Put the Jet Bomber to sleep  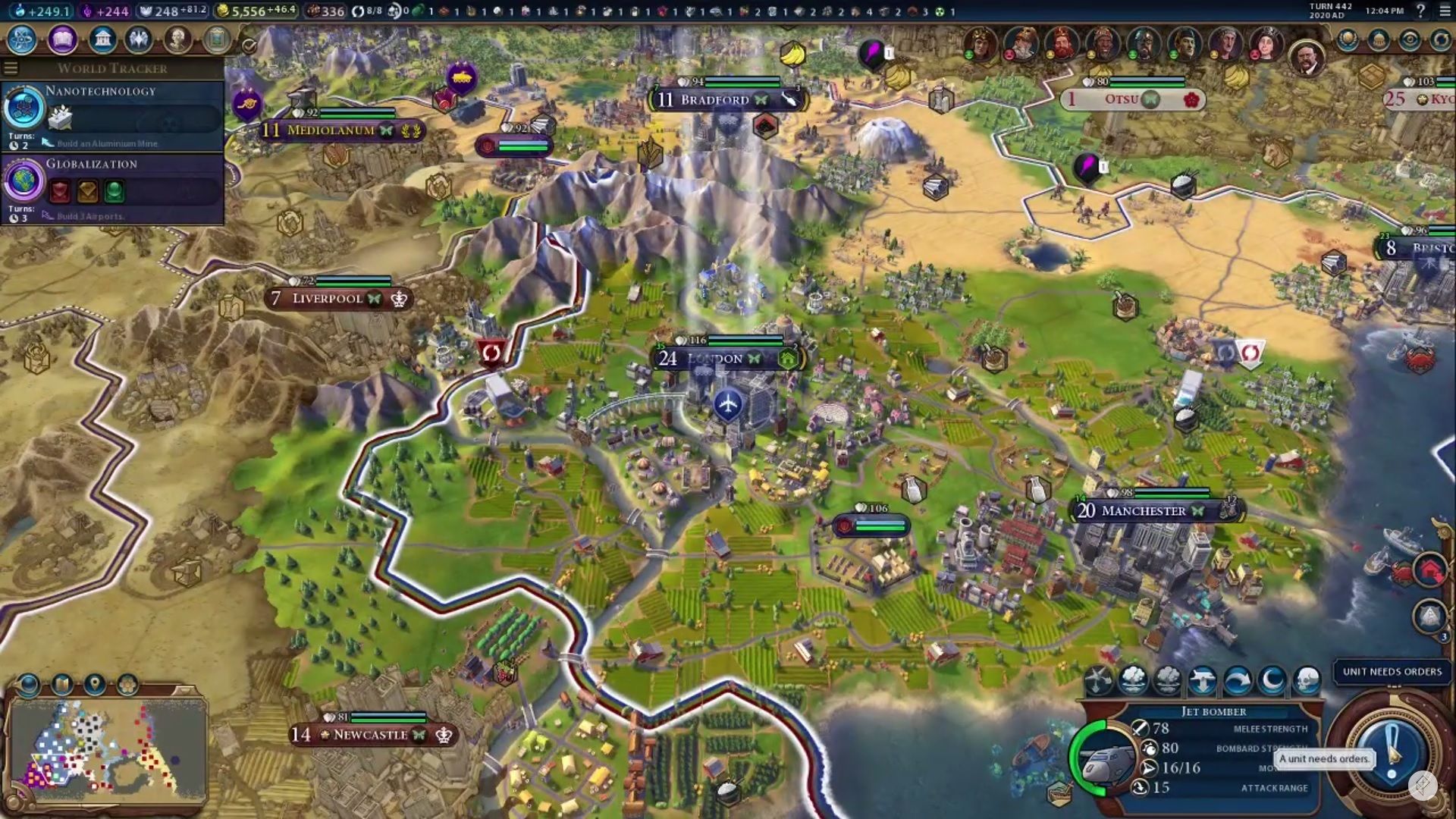[1270, 679]
